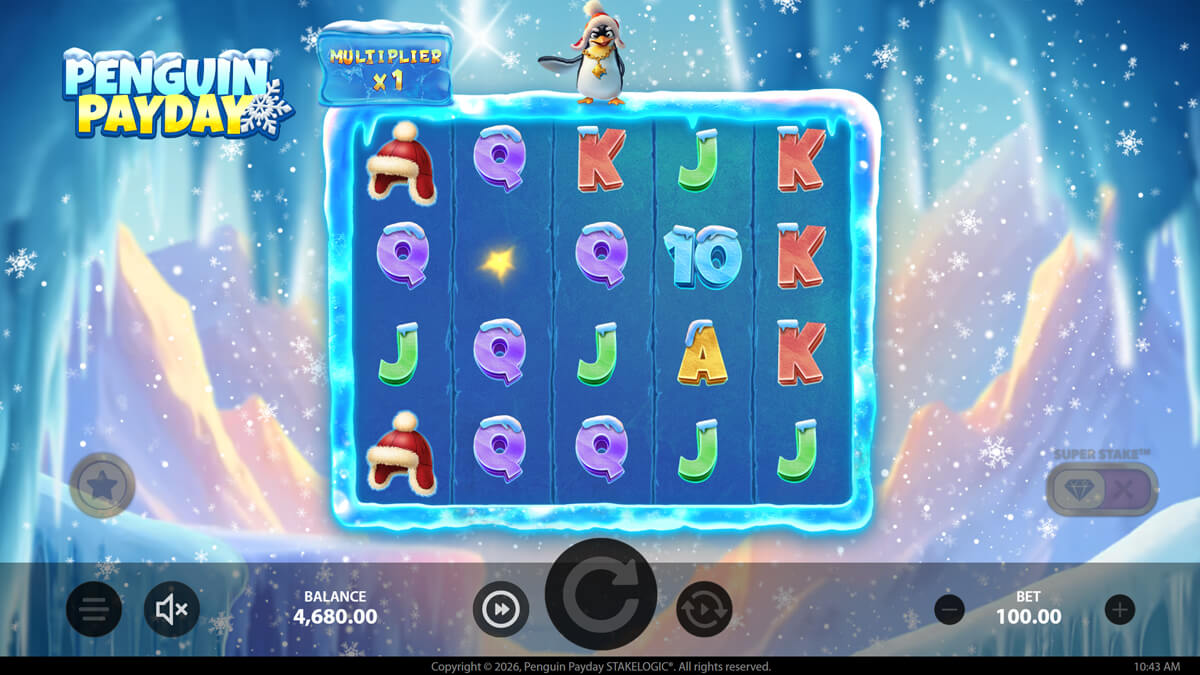
Task: Open the hamburger menu
Action: pyautogui.click(x=94, y=609)
